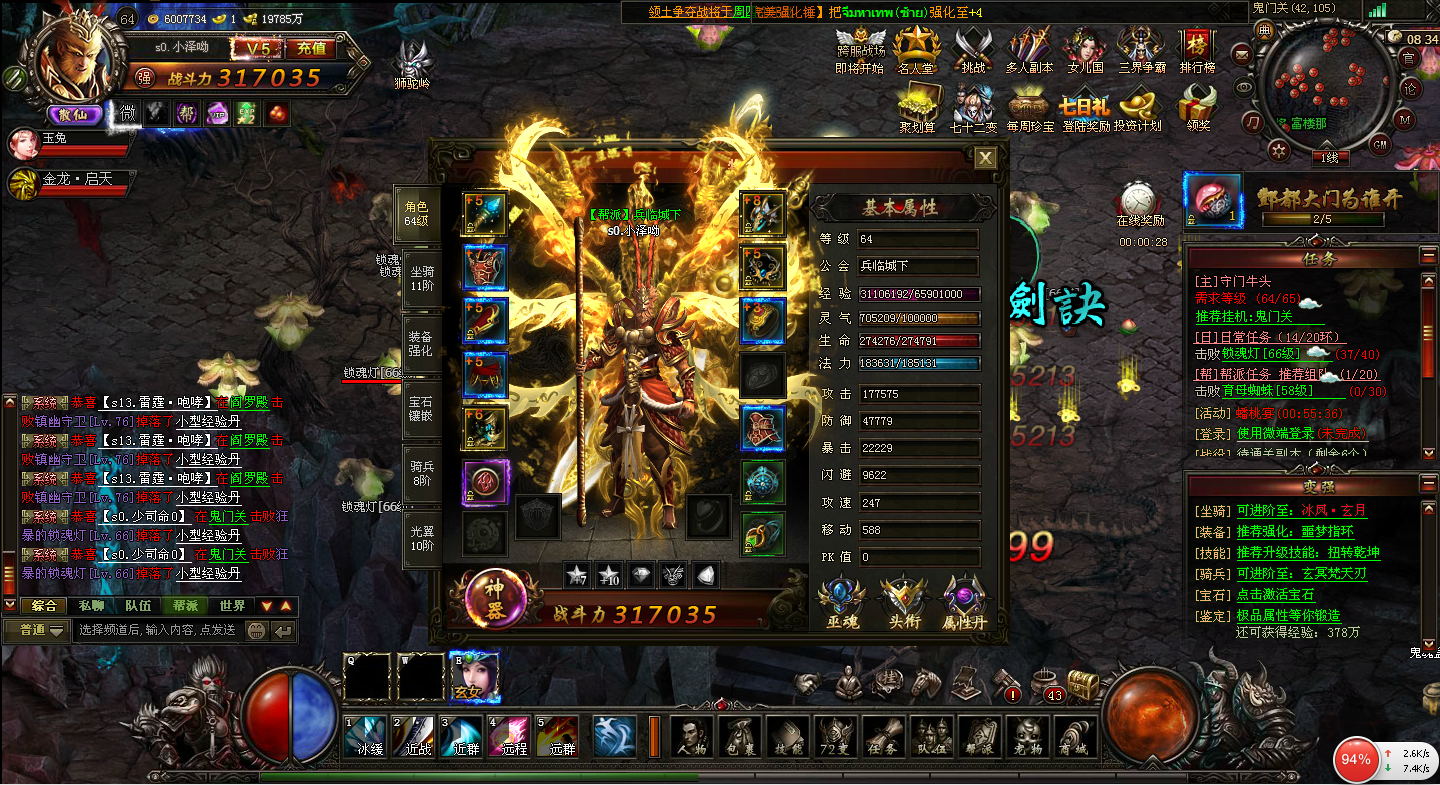
Task: Open the 属性丹 attribute pill button
Action: click(964, 604)
